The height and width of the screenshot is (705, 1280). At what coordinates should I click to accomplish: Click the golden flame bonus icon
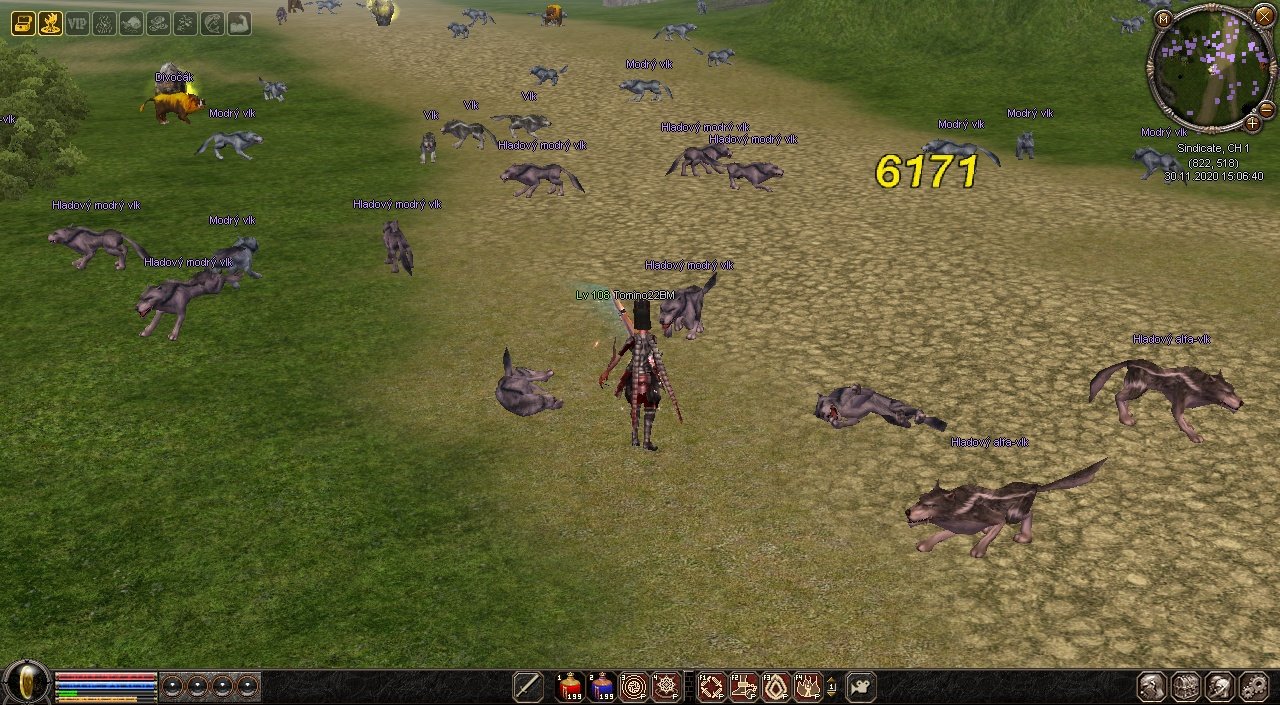click(x=50, y=23)
